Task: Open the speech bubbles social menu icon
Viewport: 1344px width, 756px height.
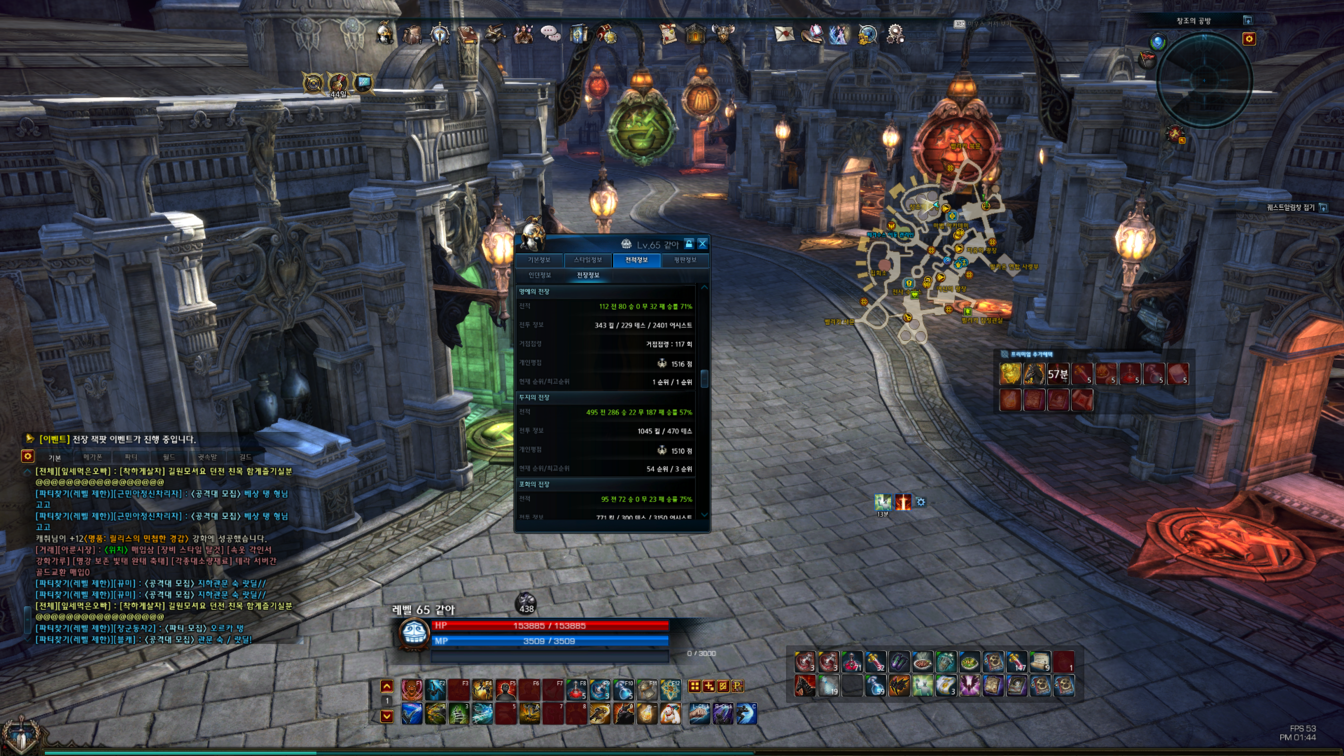Action: (550, 34)
